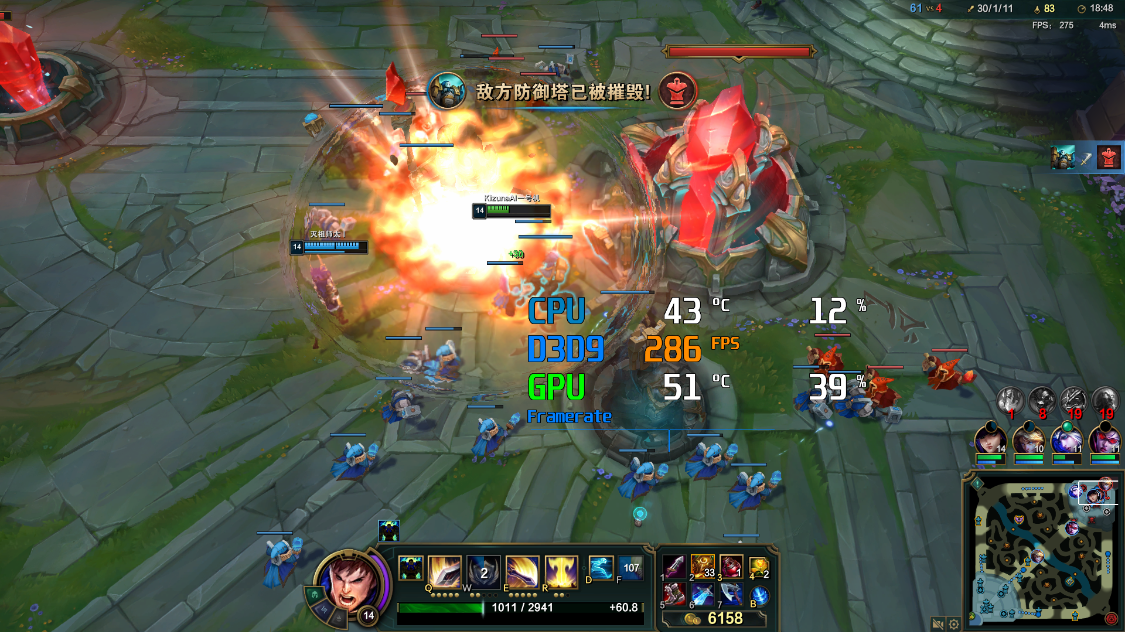Viewport: 1125px width, 632px height.
Task: Click Garen's champion portrait
Action: click(344, 582)
